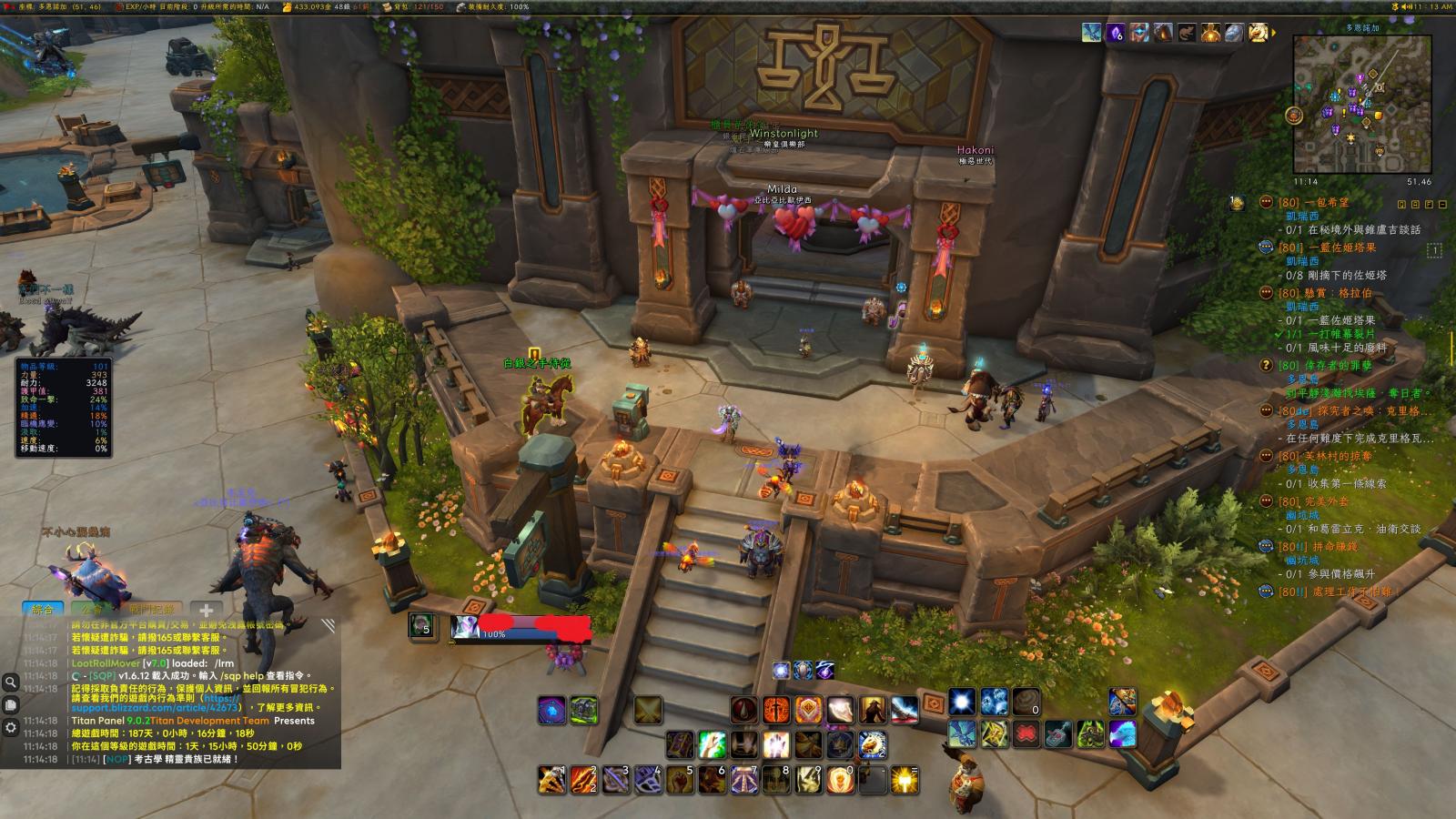
Task: Activate the action bar slot numbered 1
Action: pos(551,780)
